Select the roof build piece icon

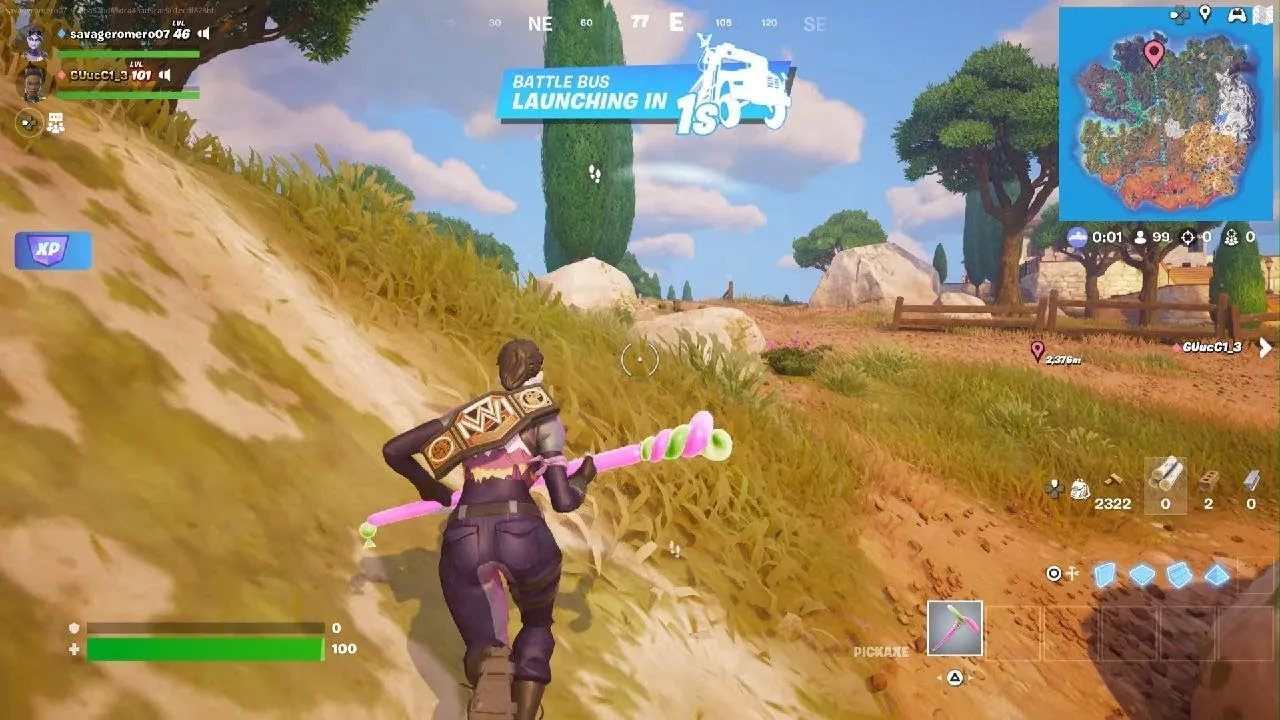[1216, 575]
